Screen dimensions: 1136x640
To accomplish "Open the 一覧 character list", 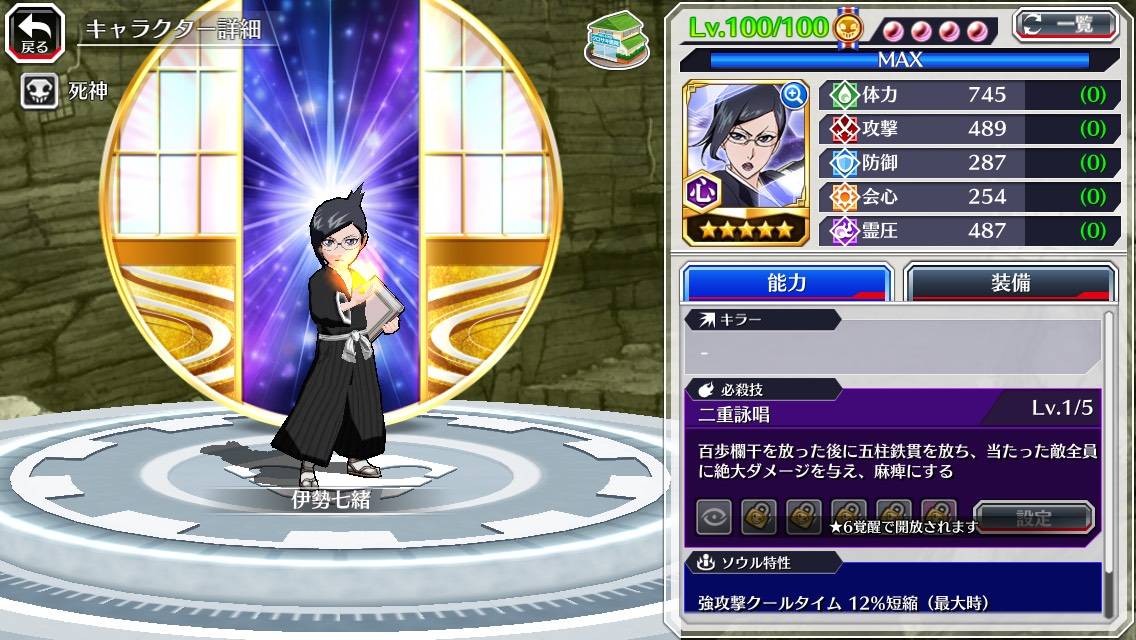I will click(x=1066, y=24).
